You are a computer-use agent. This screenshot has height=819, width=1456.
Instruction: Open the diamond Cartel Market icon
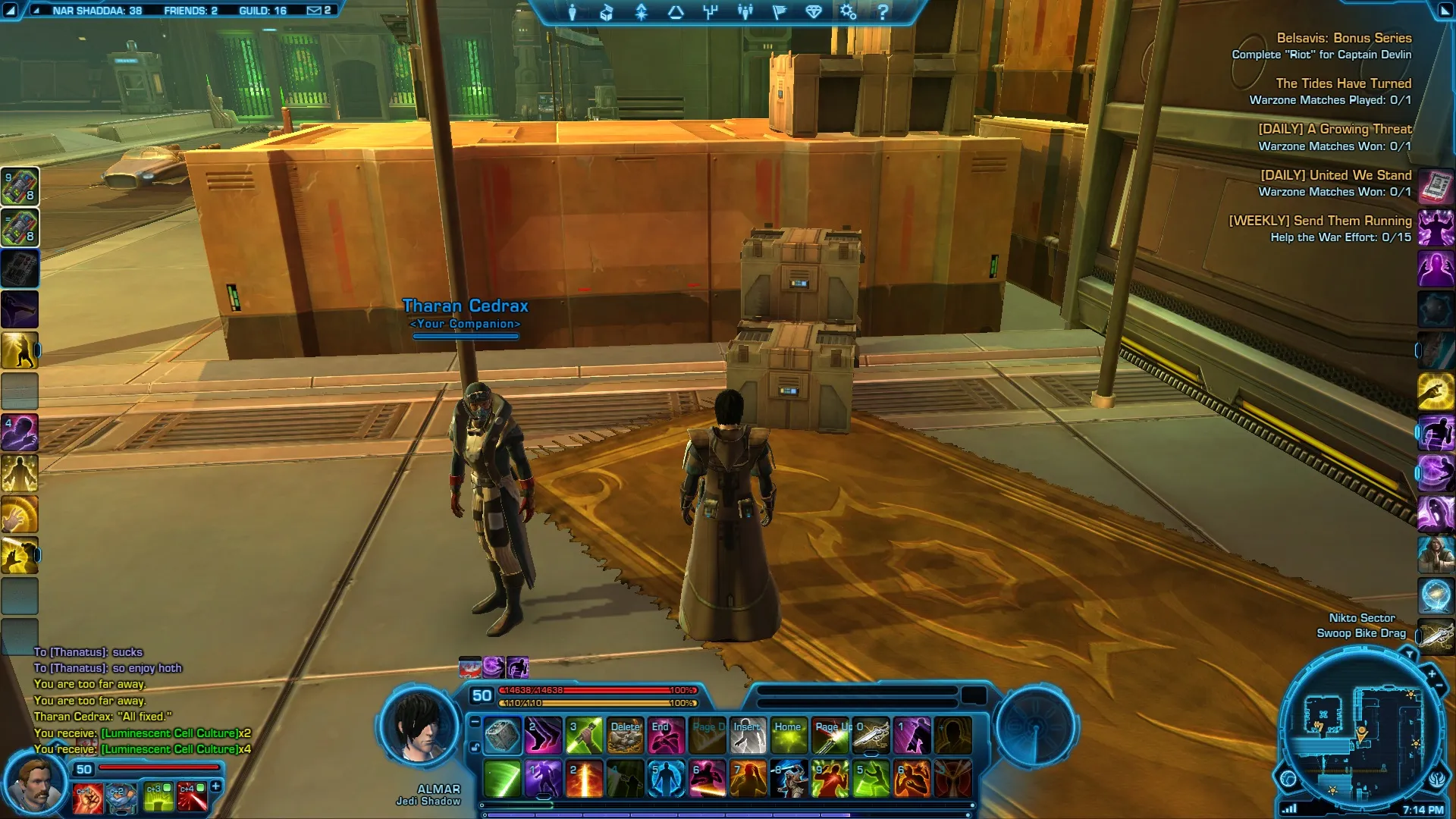coord(814,12)
